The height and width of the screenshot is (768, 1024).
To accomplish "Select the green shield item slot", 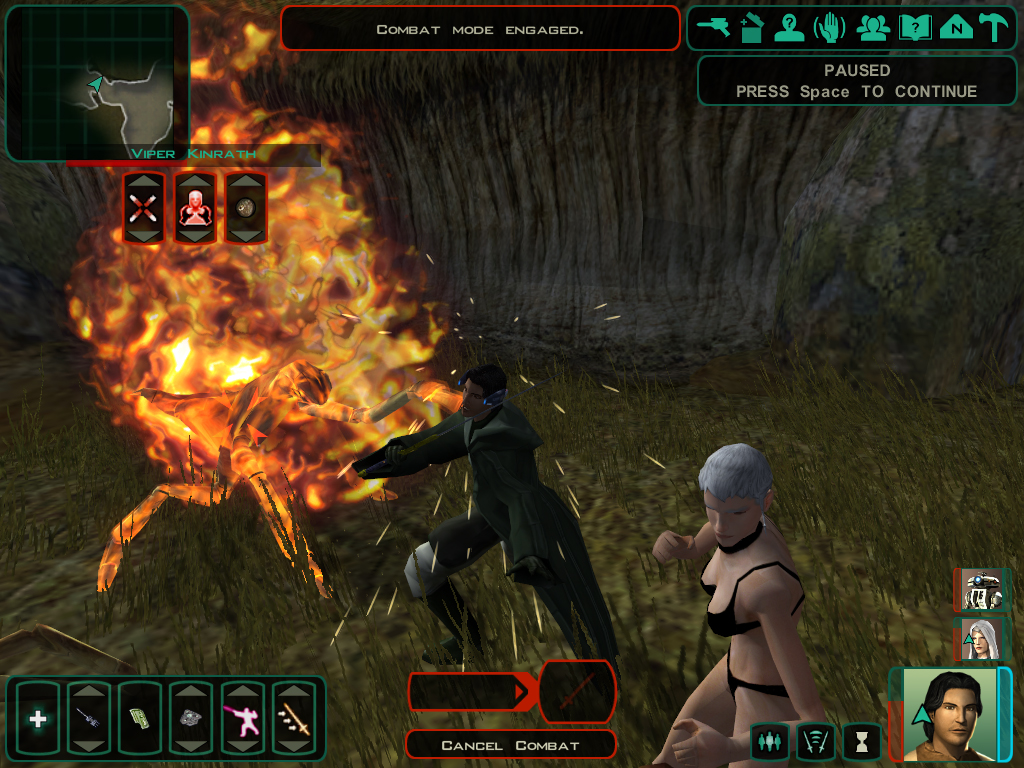I will (x=140, y=719).
